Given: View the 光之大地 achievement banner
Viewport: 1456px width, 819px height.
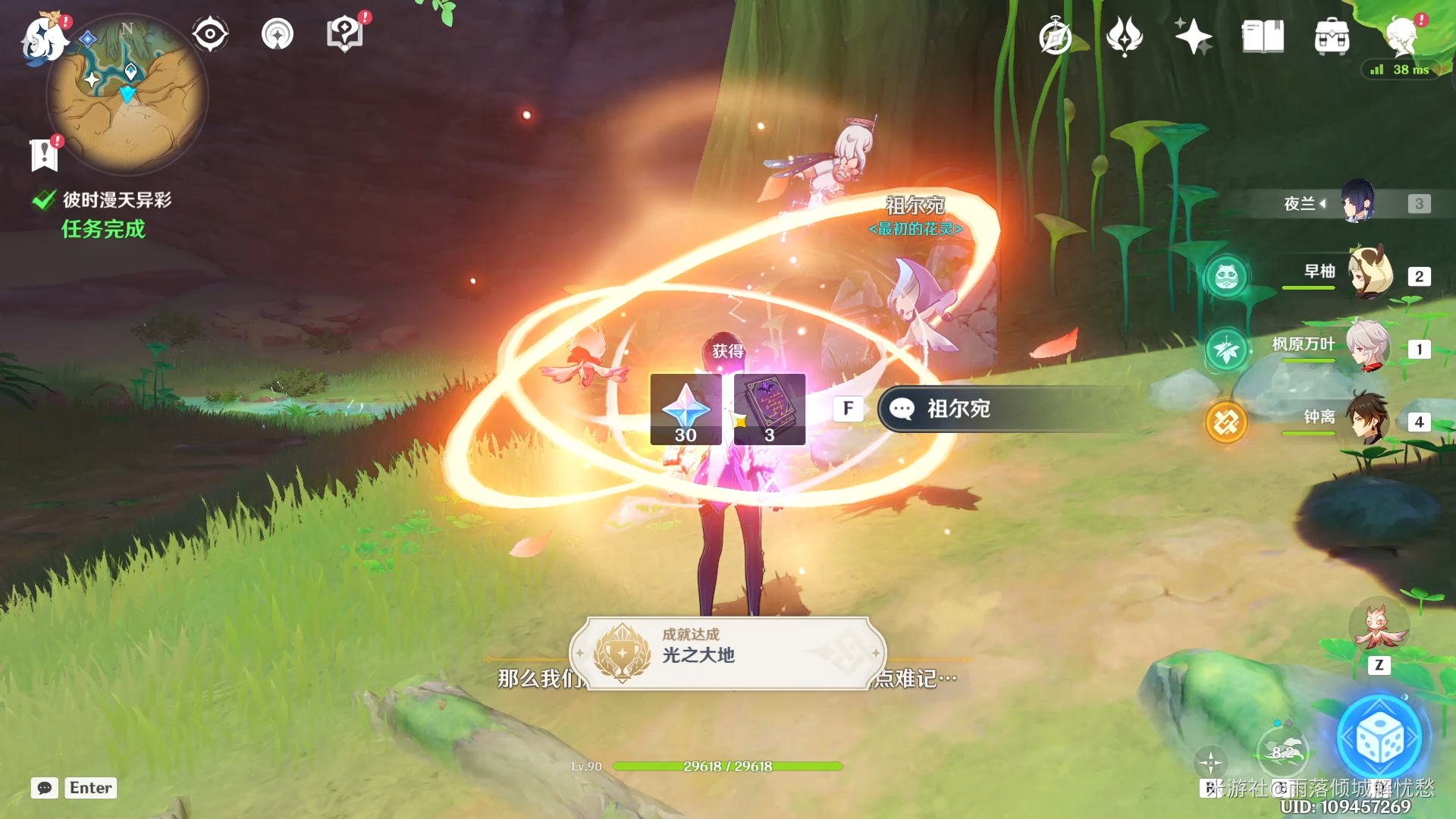Looking at the screenshot, I should pyautogui.click(x=728, y=653).
